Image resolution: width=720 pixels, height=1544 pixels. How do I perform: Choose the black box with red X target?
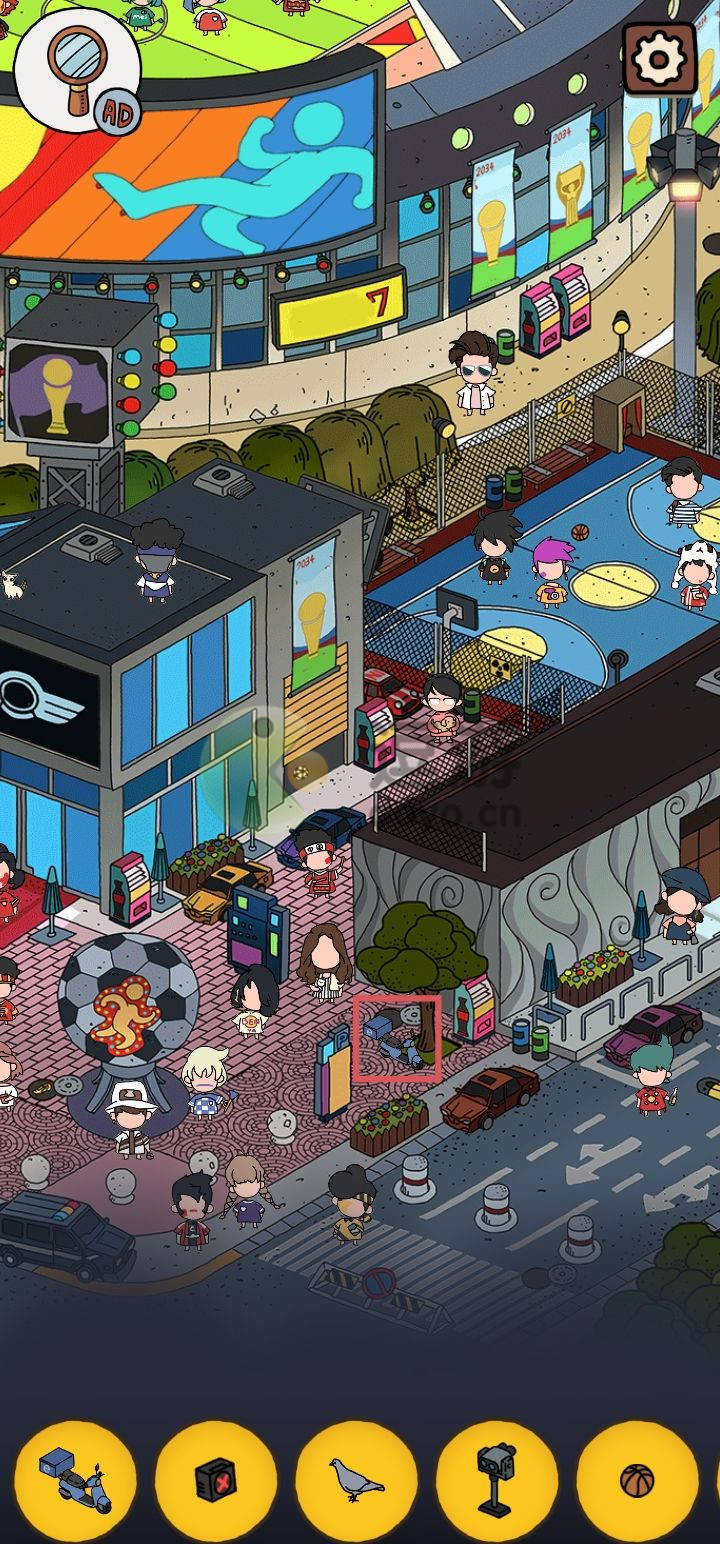[216, 1481]
